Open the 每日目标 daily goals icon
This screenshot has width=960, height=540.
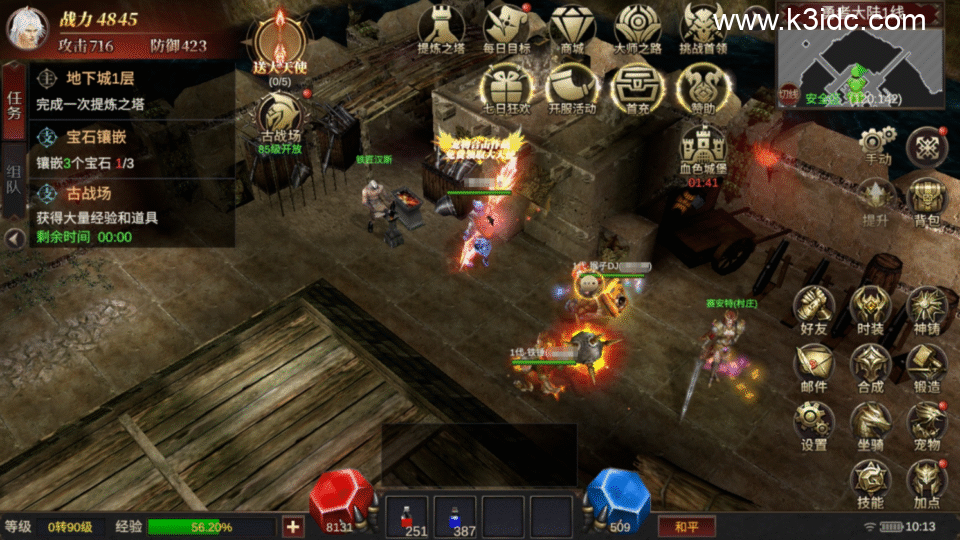point(507,26)
